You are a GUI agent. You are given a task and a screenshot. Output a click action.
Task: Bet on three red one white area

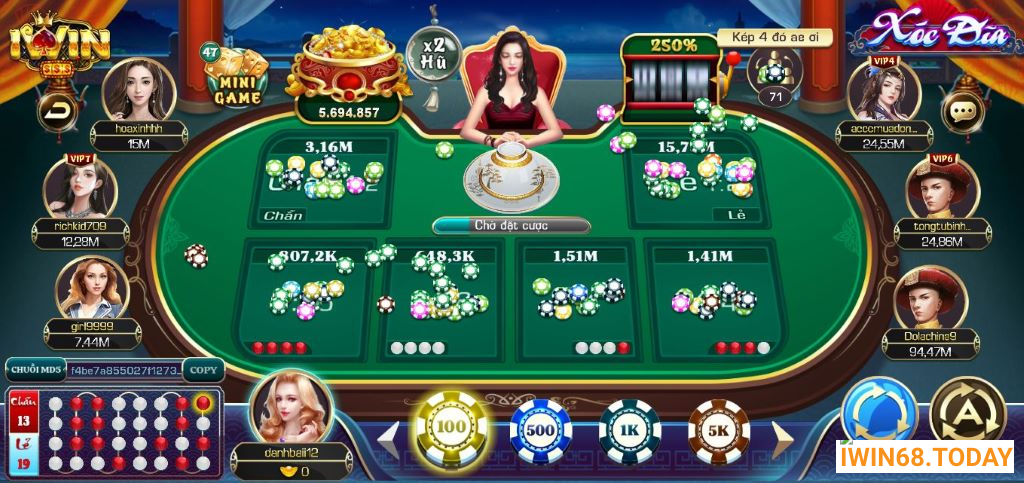pyautogui.click(x=714, y=300)
